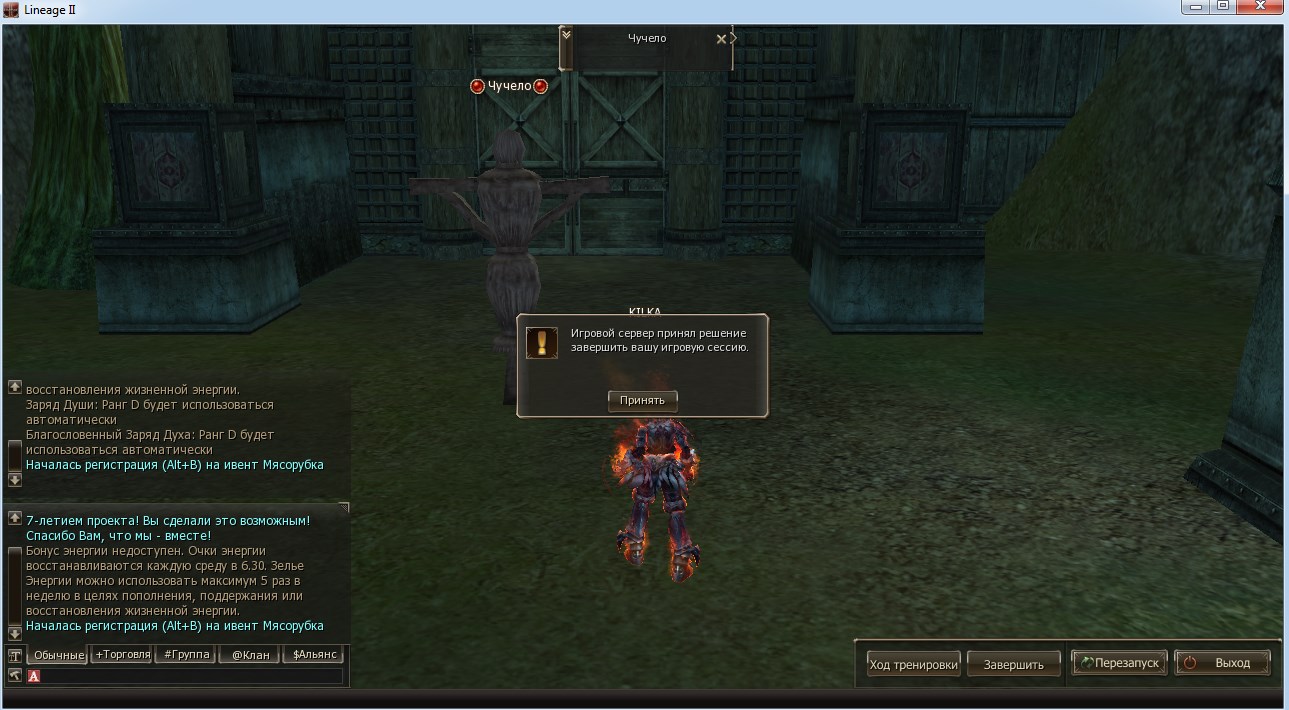Open the Ход тренировки panel
Viewport: 1289px width, 710px height.
pos(913,664)
